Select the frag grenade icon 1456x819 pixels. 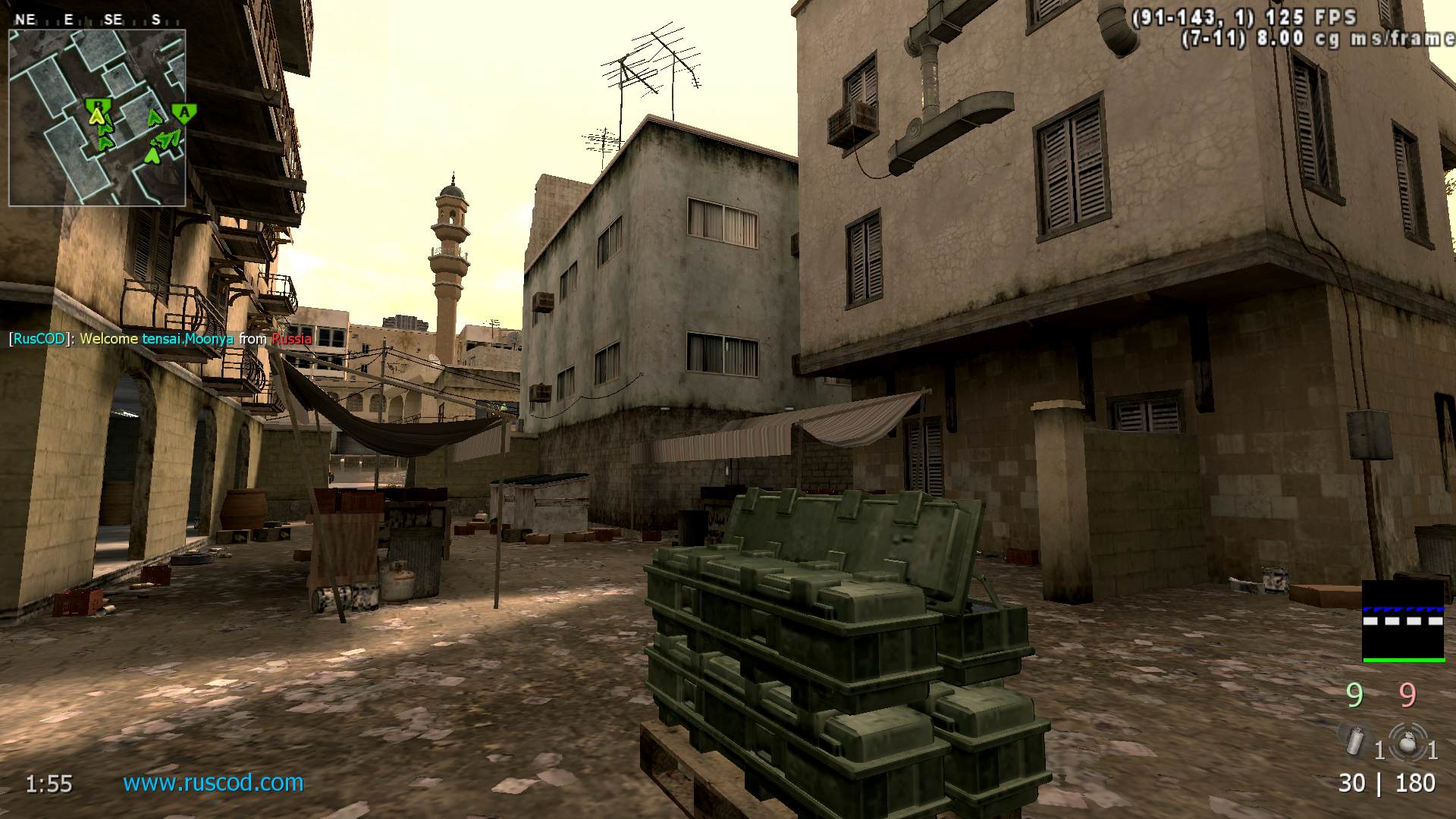1407,741
